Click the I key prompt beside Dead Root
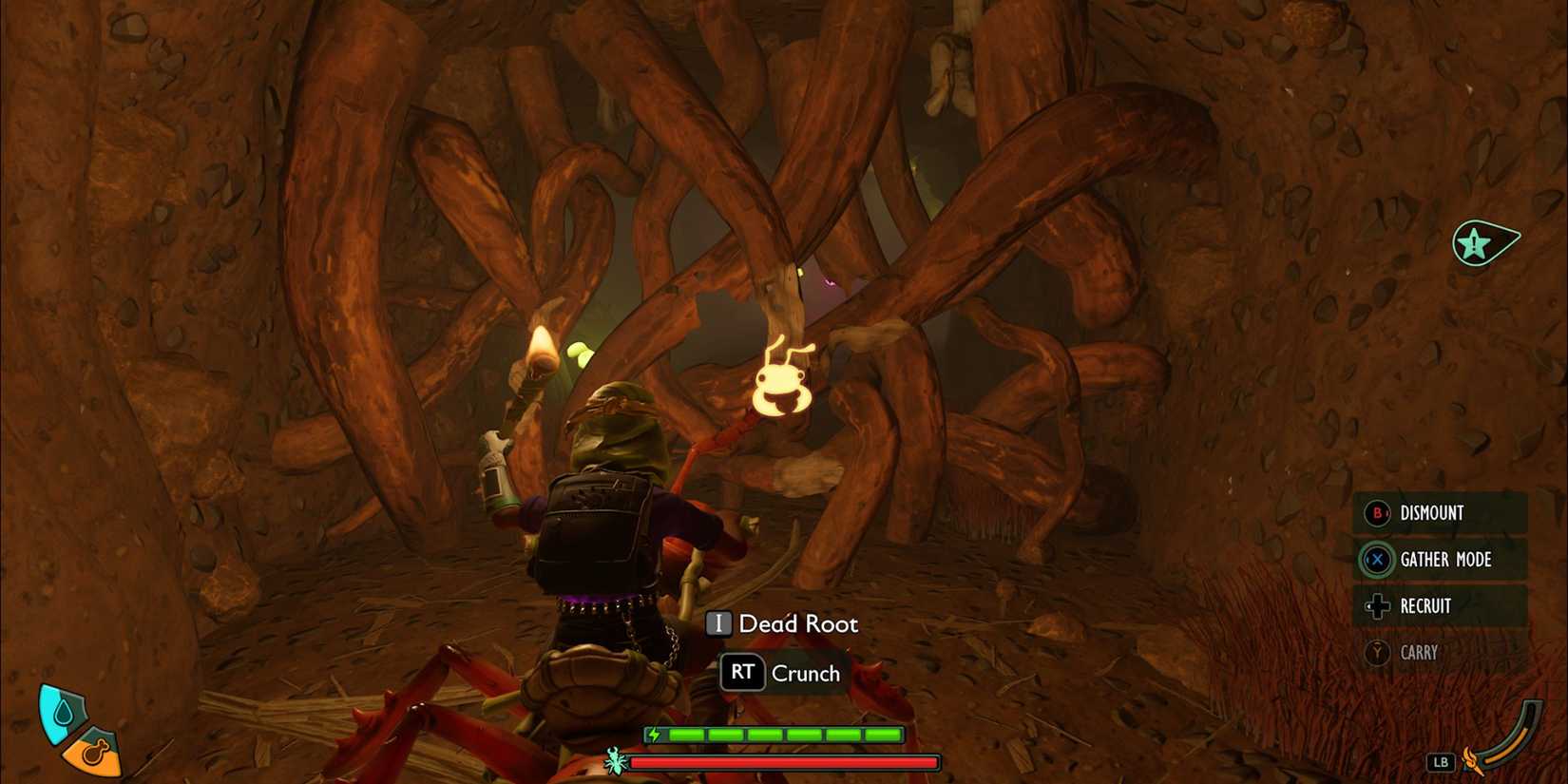Screen dimensions: 1568x784 719,623
